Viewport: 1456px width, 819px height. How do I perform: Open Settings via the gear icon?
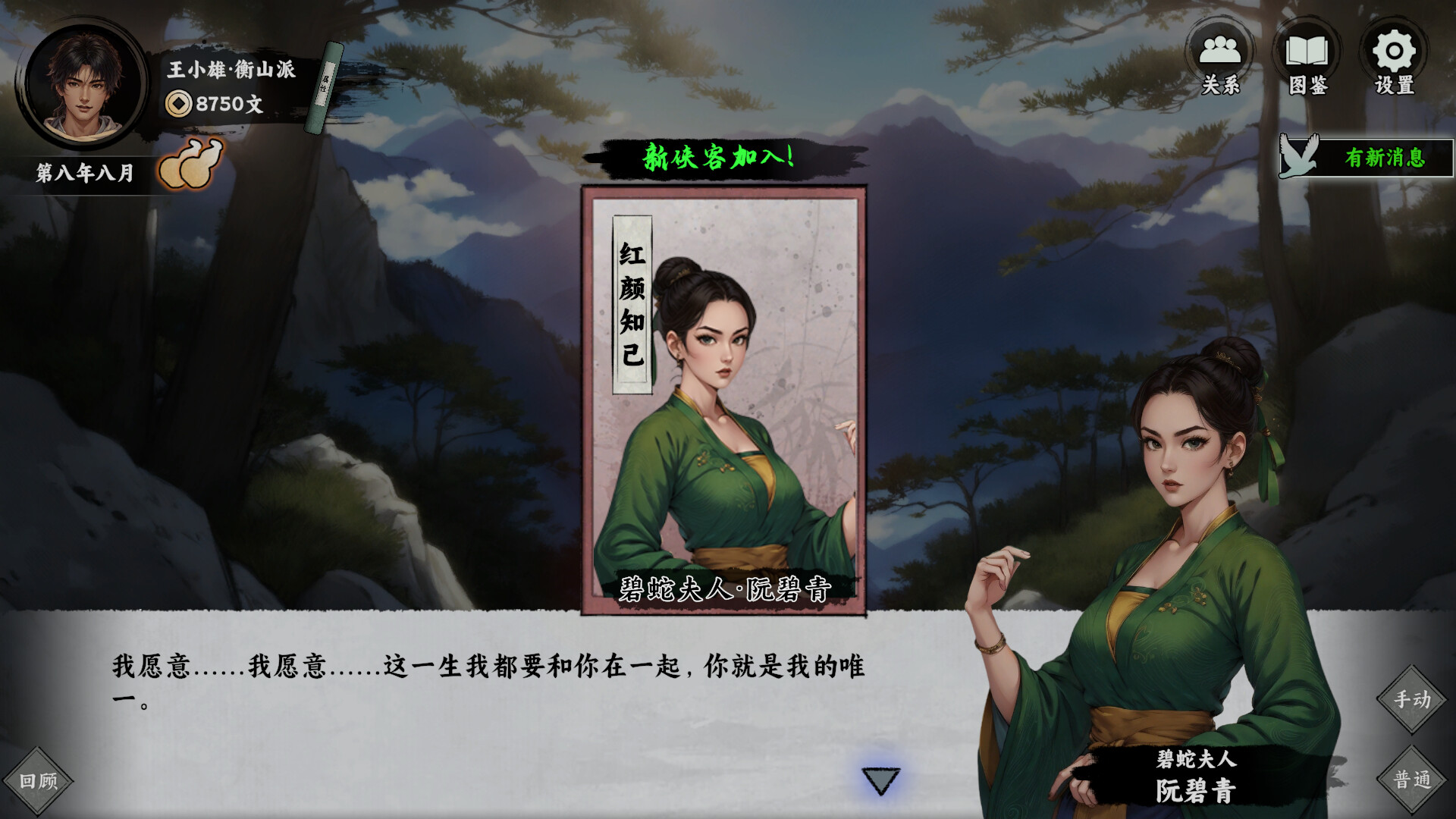[x=1393, y=52]
